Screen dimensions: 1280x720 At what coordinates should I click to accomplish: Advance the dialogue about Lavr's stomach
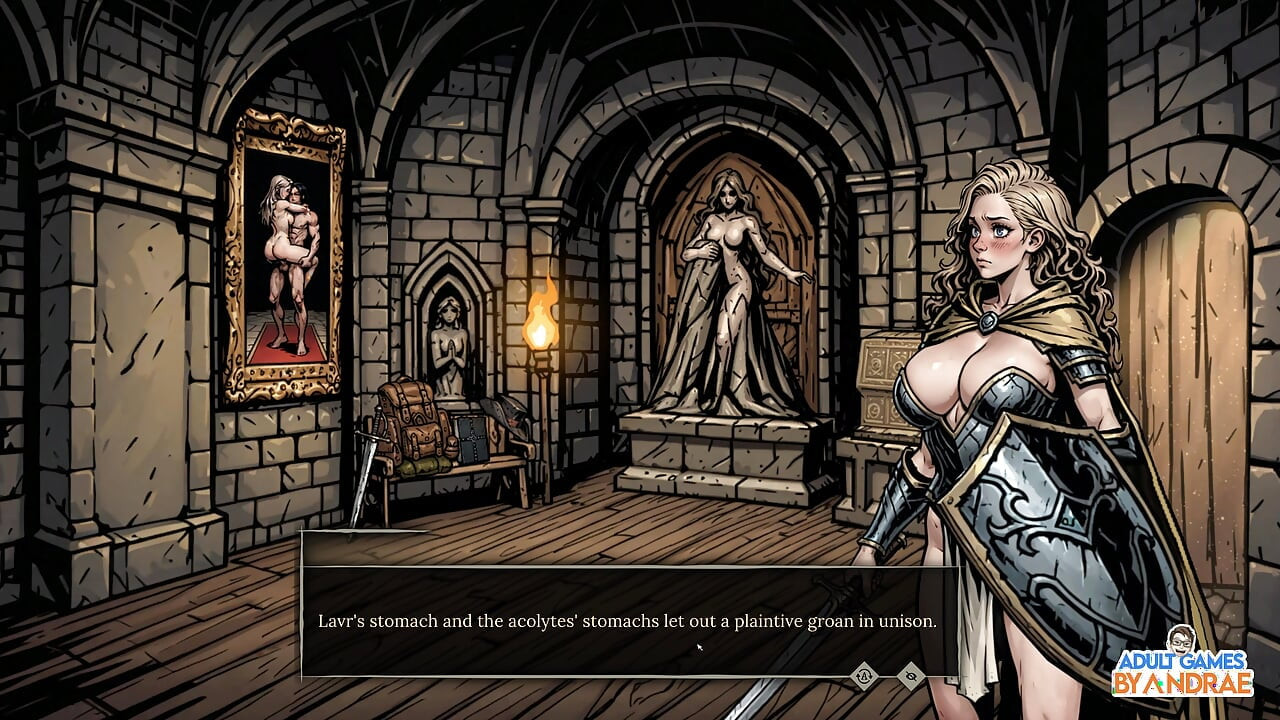627,621
